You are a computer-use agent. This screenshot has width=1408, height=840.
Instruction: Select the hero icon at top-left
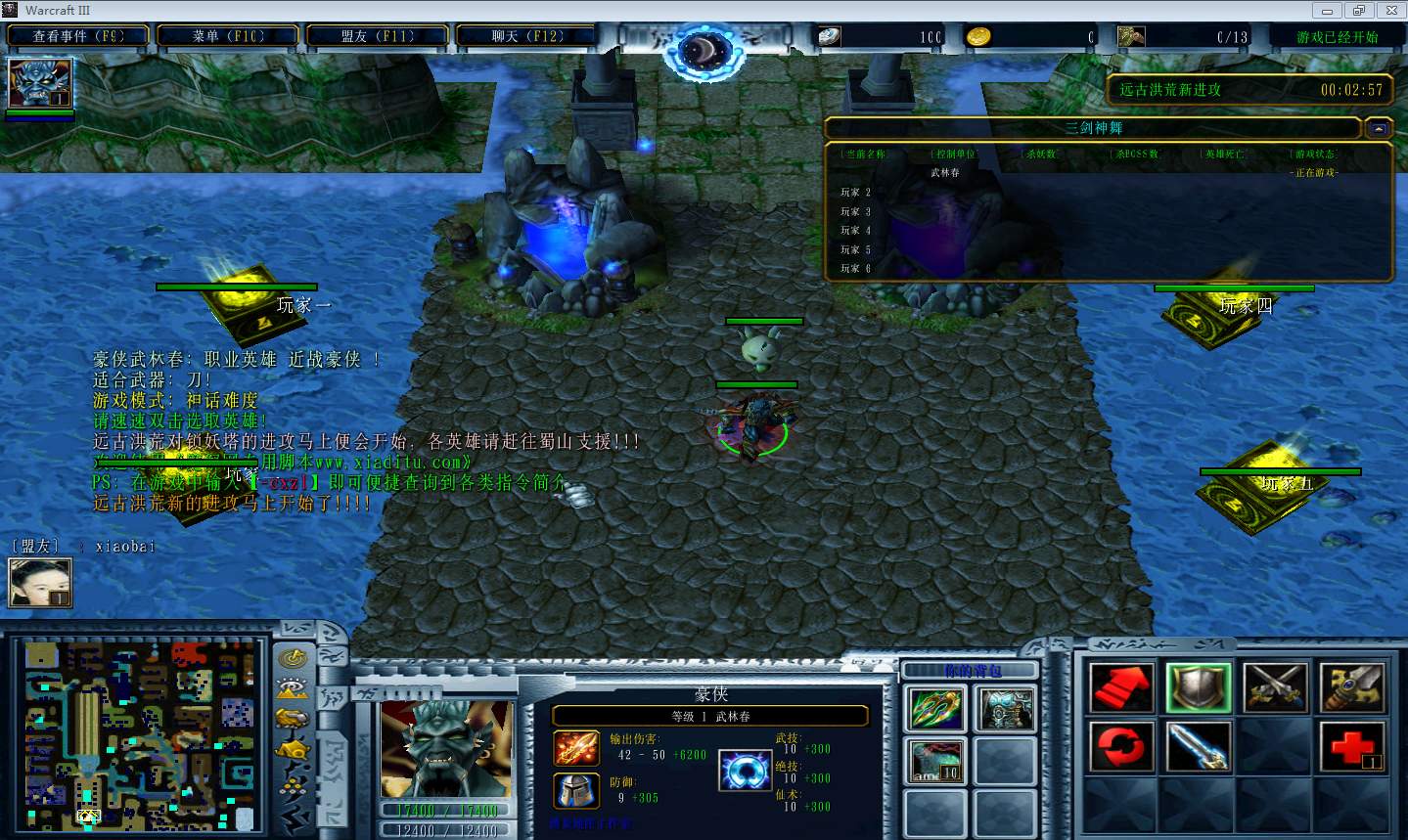(39, 84)
